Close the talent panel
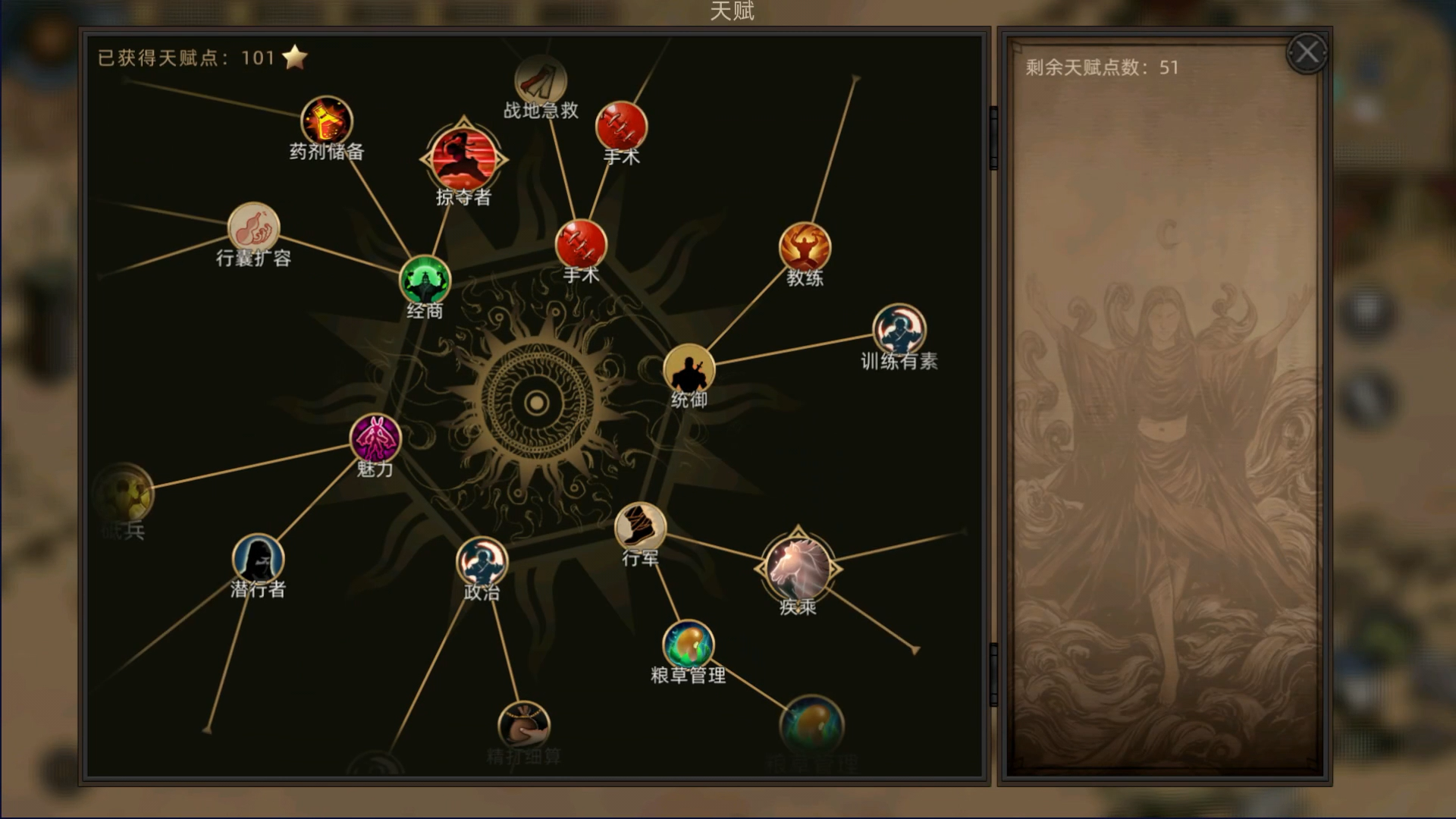 tap(1306, 52)
